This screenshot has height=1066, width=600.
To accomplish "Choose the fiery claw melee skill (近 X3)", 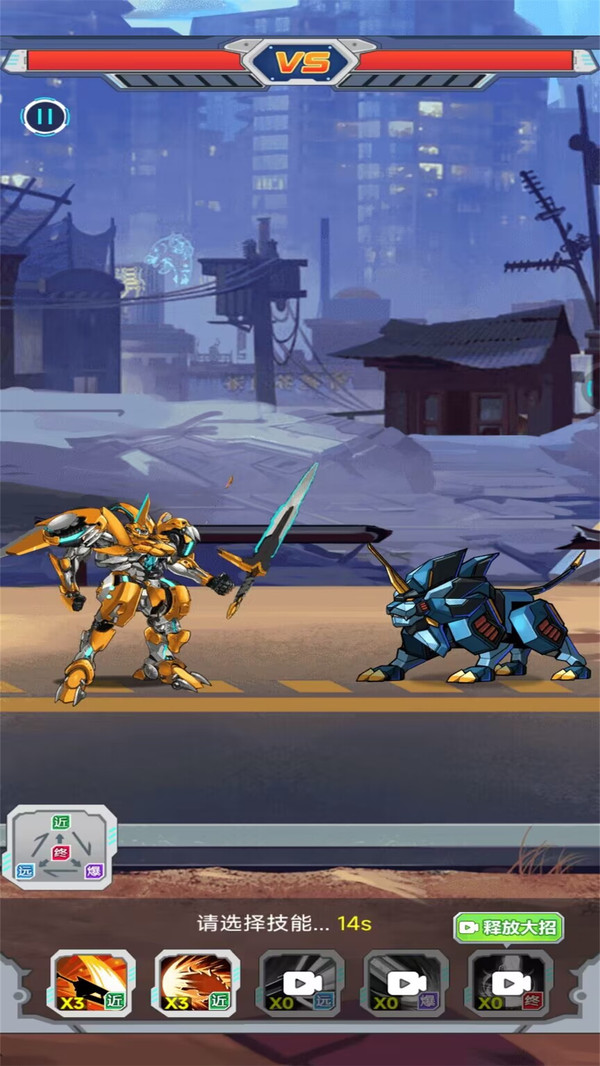I will [x=197, y=983].
